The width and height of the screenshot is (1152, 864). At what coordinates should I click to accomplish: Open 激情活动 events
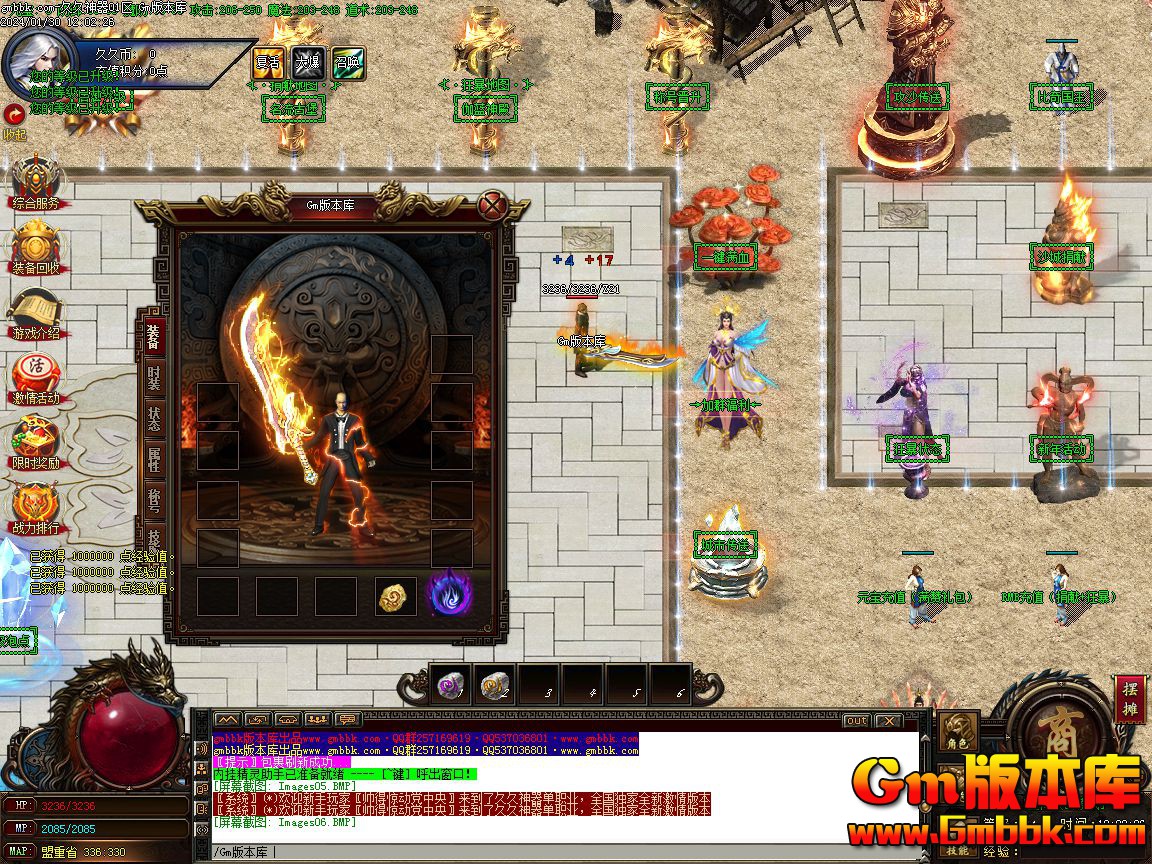pos(36,380)
